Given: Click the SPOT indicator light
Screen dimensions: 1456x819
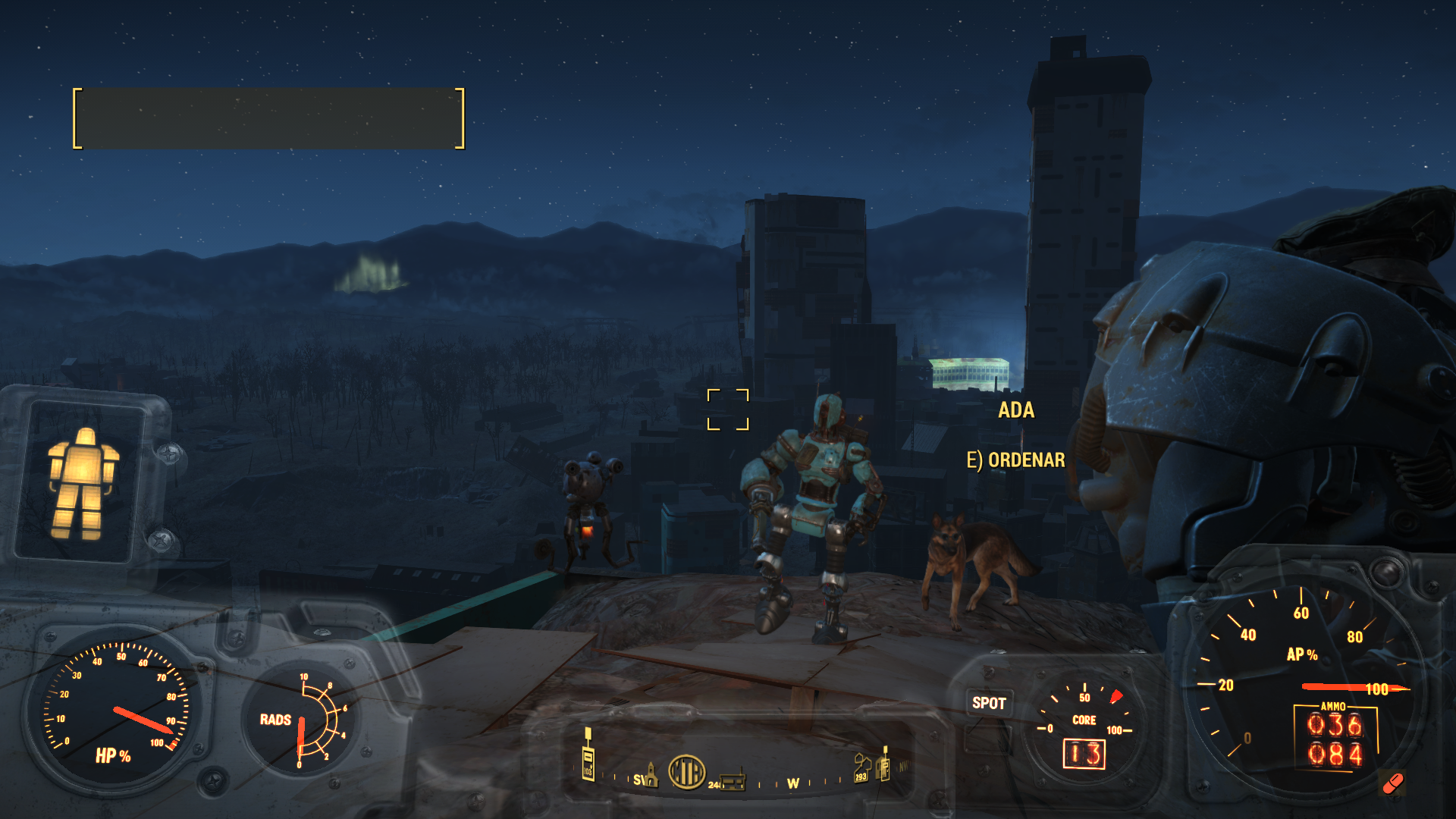Looking at the screenshot, I should [989, 703].
